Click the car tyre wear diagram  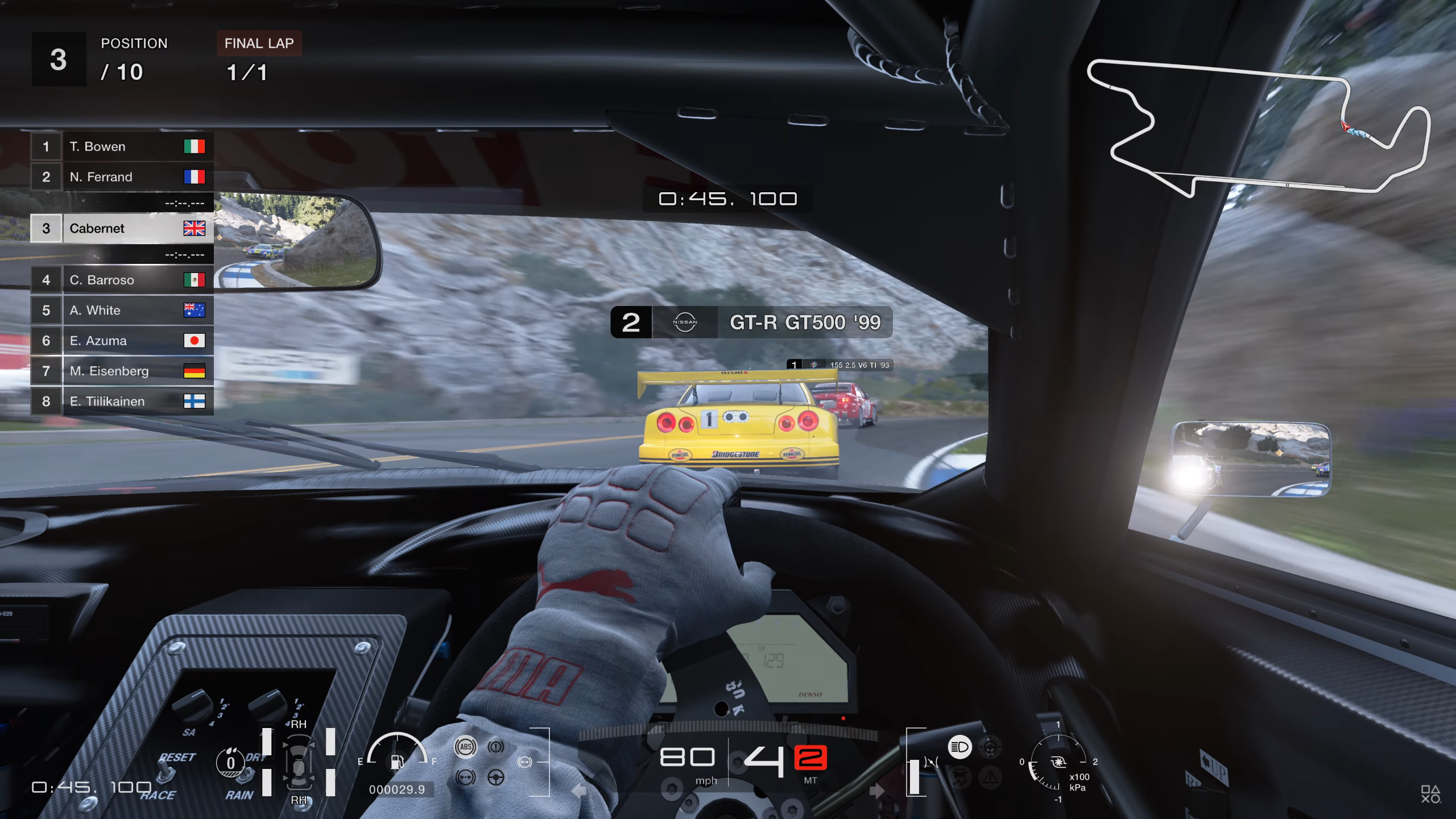click(x=299, y=762)
